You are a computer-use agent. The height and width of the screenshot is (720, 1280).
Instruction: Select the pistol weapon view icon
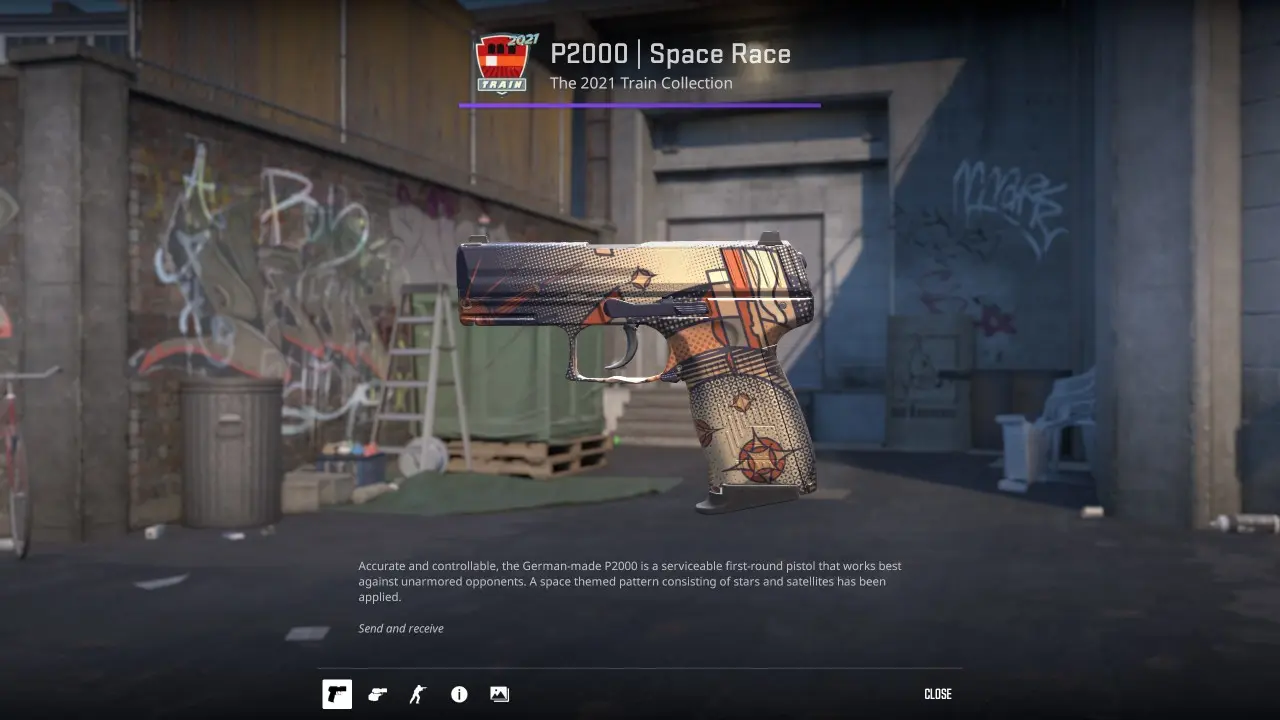click(337, 694)
